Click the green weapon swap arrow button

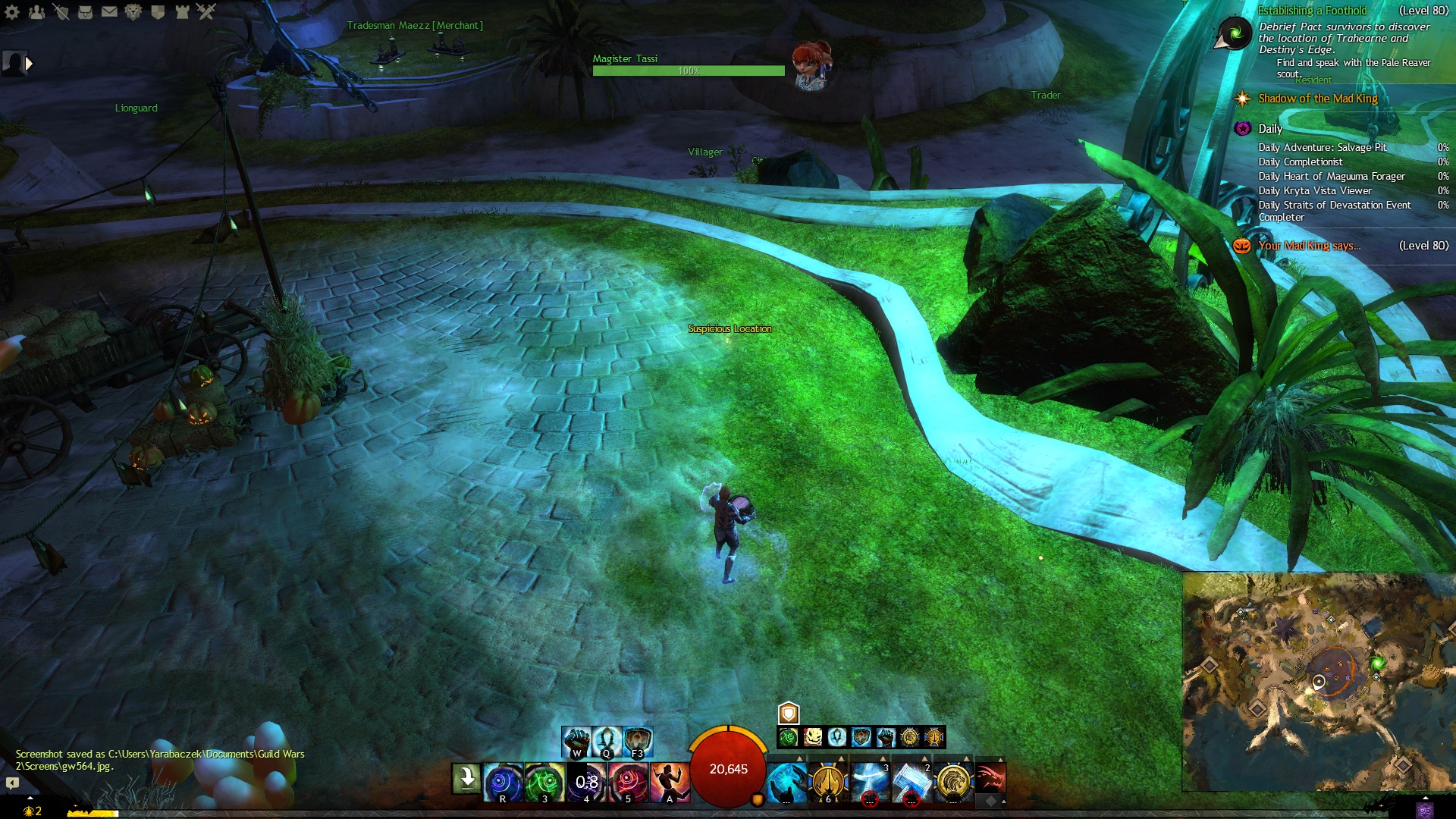466,779
